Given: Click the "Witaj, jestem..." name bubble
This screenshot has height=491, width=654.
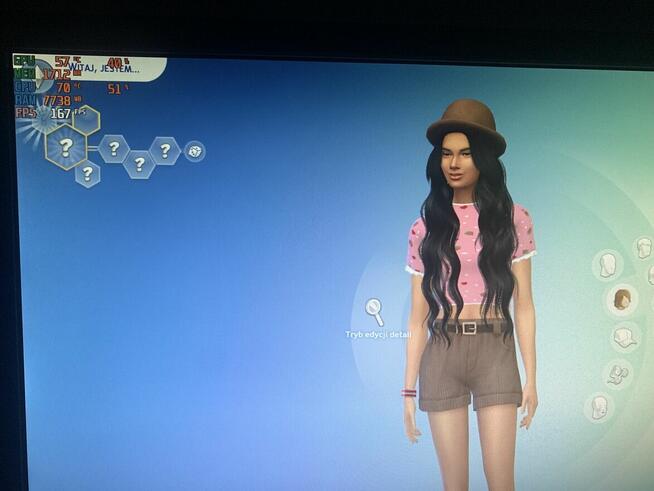Looking at the screenshot, I should point(110,68).
